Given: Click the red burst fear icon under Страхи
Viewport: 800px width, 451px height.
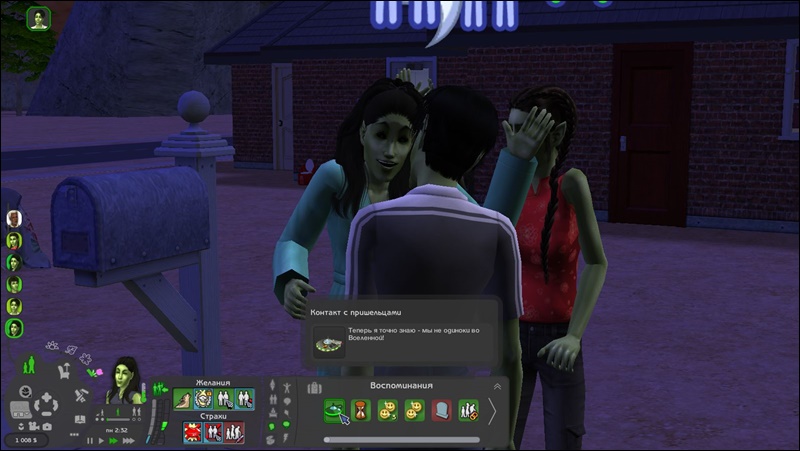Looking at the screenshot, I should (x=192, y=432).
